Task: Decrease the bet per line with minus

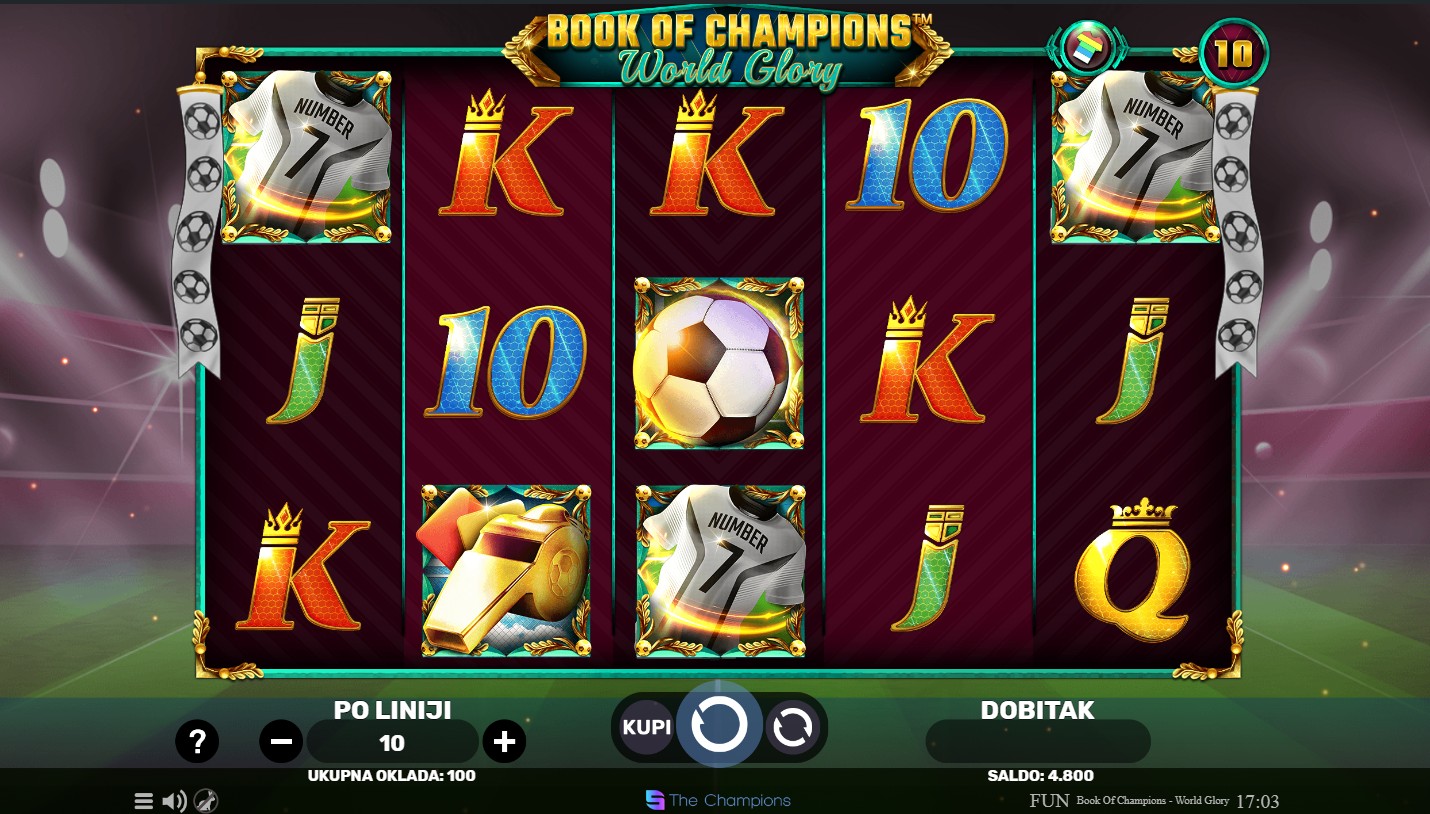Action: pos(281,741)
